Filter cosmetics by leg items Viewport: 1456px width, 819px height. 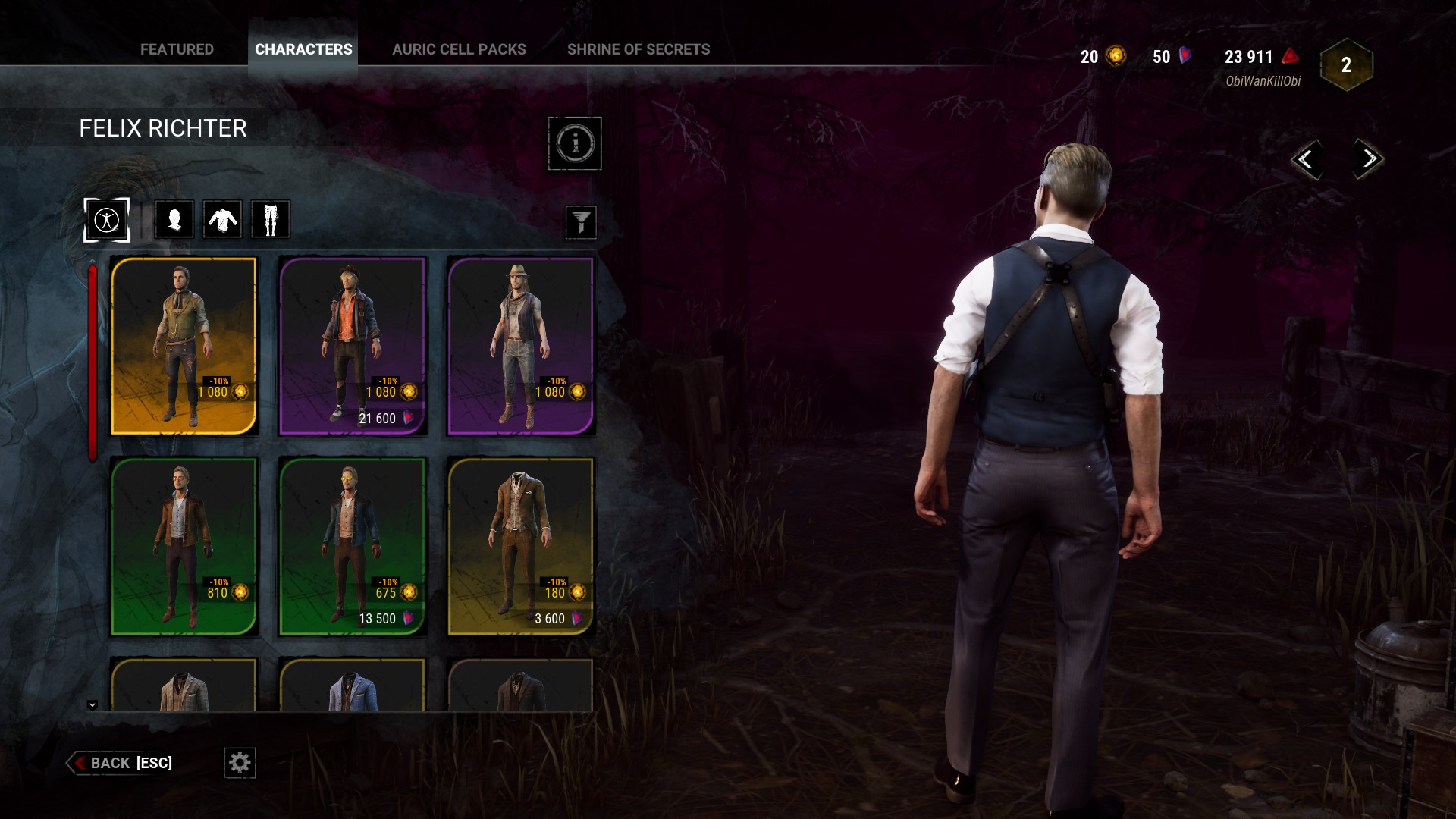[270, 219]
